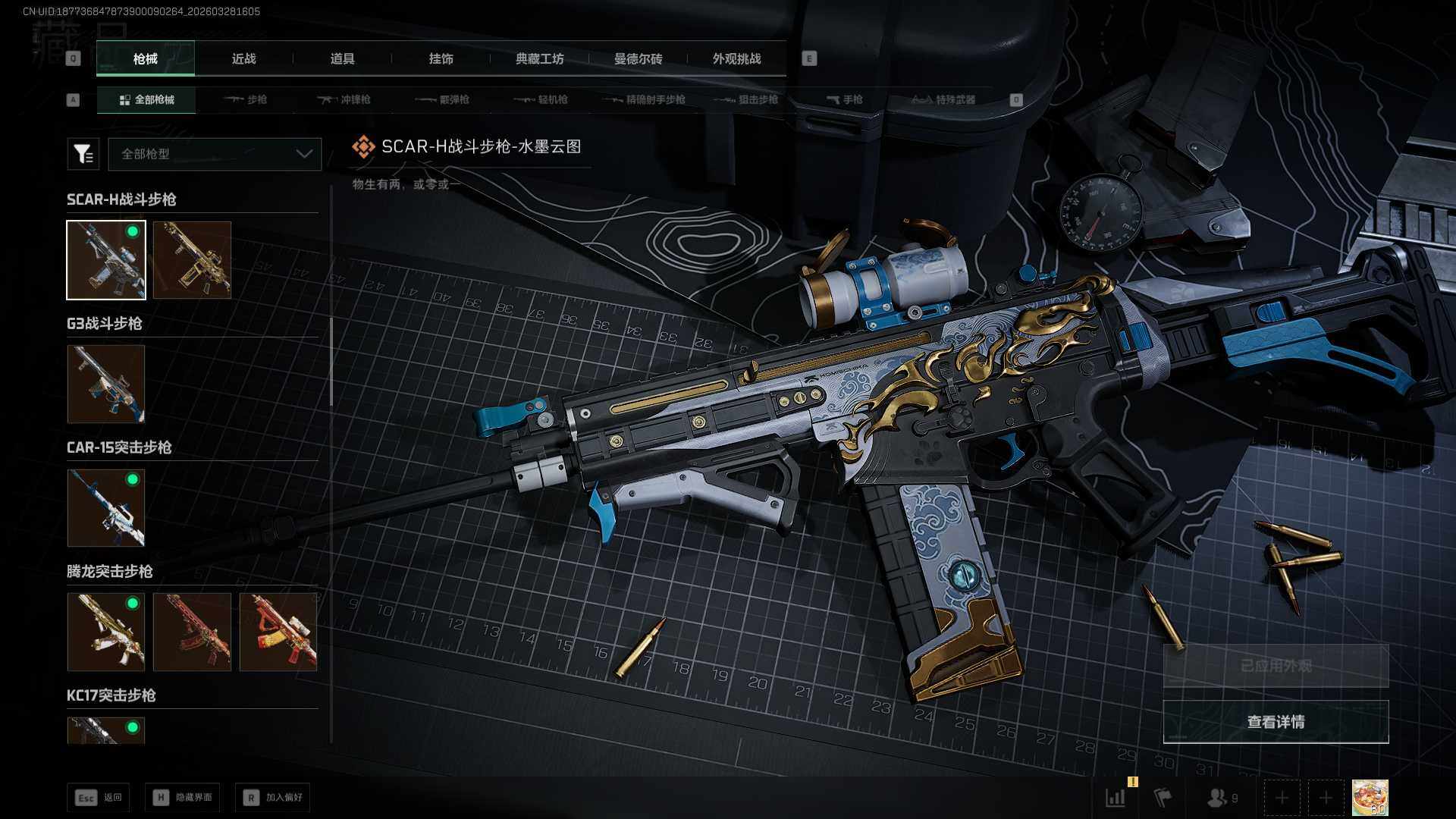Choose the G3战斗步枪 skin thumbnail
Viewport: 1456px width, 819px height.
pyautogui.click(x=106, y=384)
